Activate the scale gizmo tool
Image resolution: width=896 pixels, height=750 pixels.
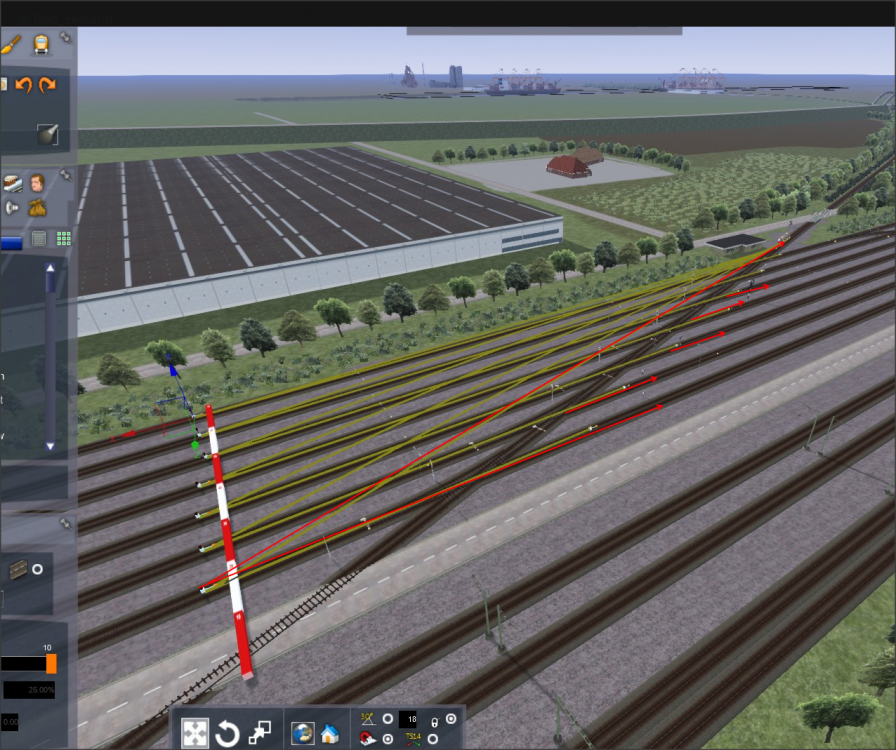tap(260, 734)
